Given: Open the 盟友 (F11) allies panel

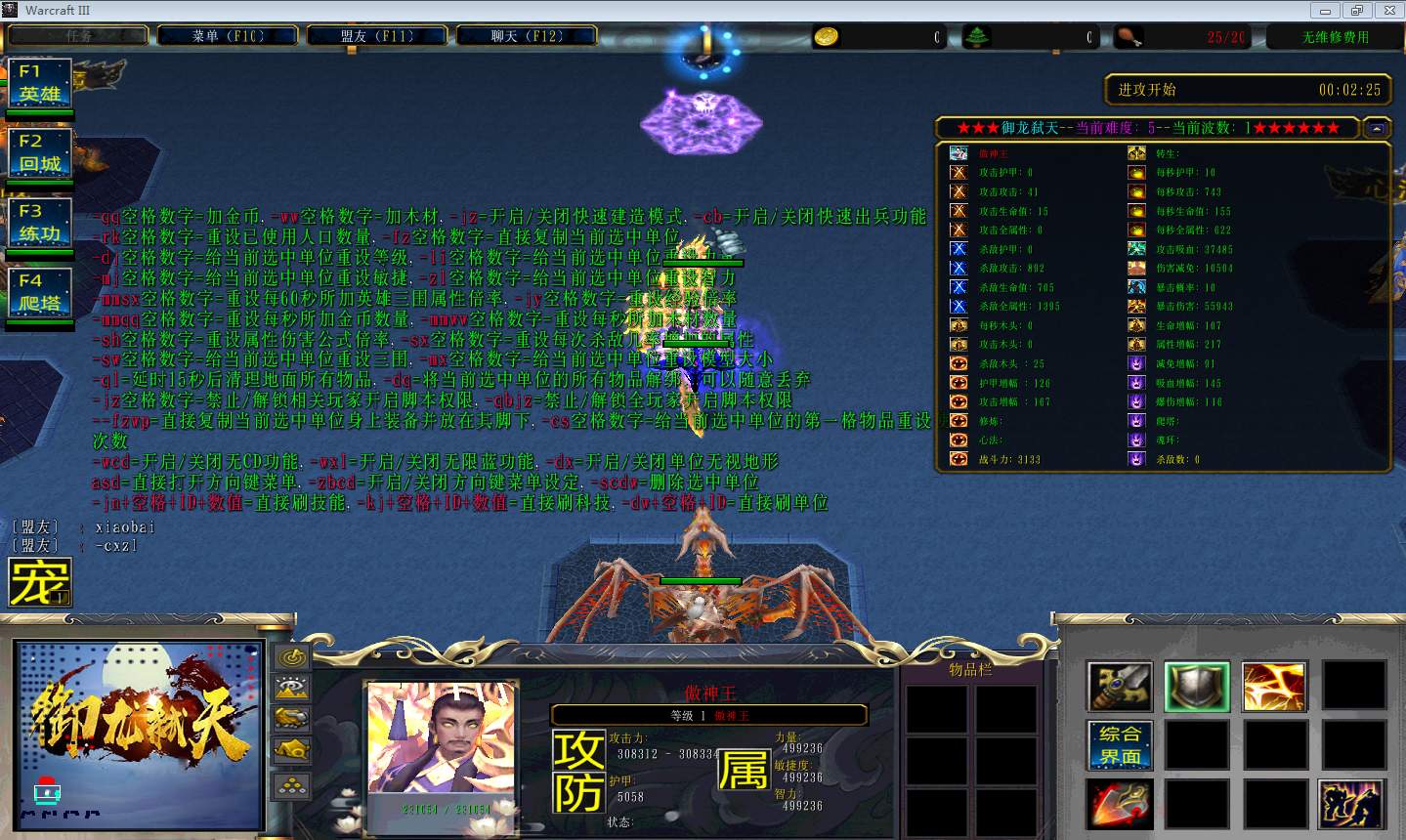Looking at the screenshot, I should pos(377,36).
